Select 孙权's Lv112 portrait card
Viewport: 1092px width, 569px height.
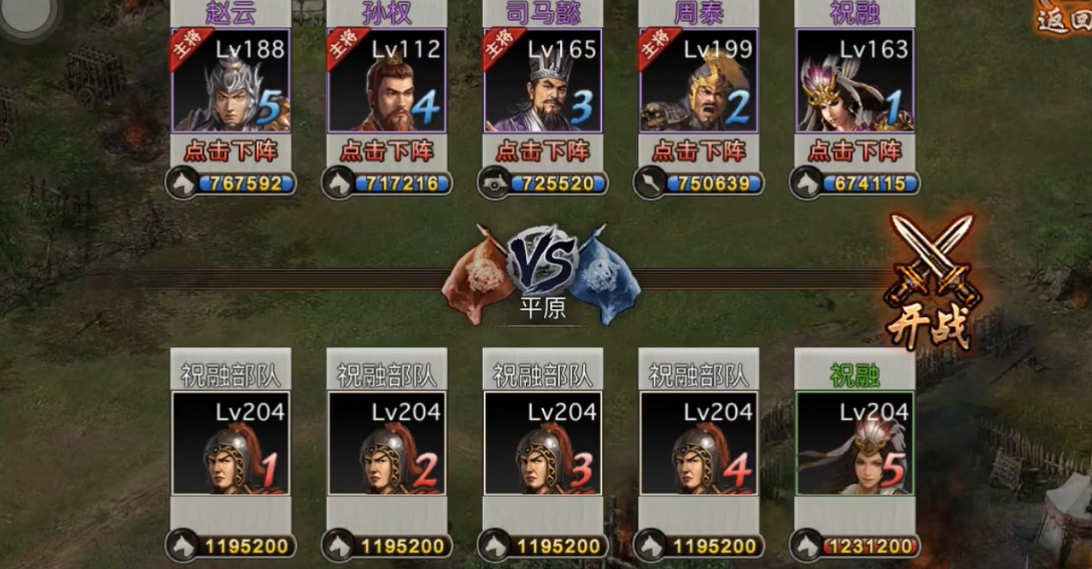387,81
